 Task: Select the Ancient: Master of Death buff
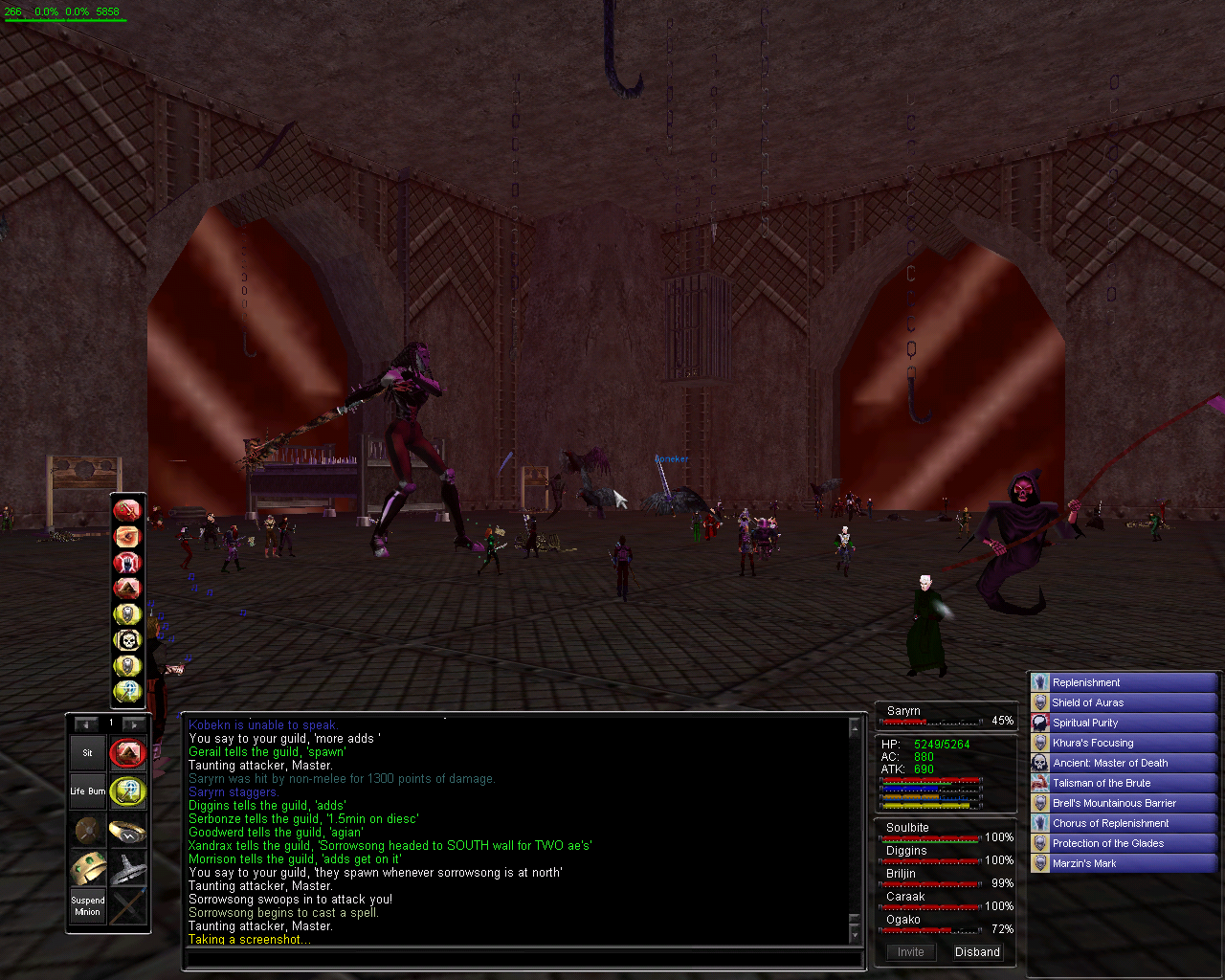[1110, 763]
